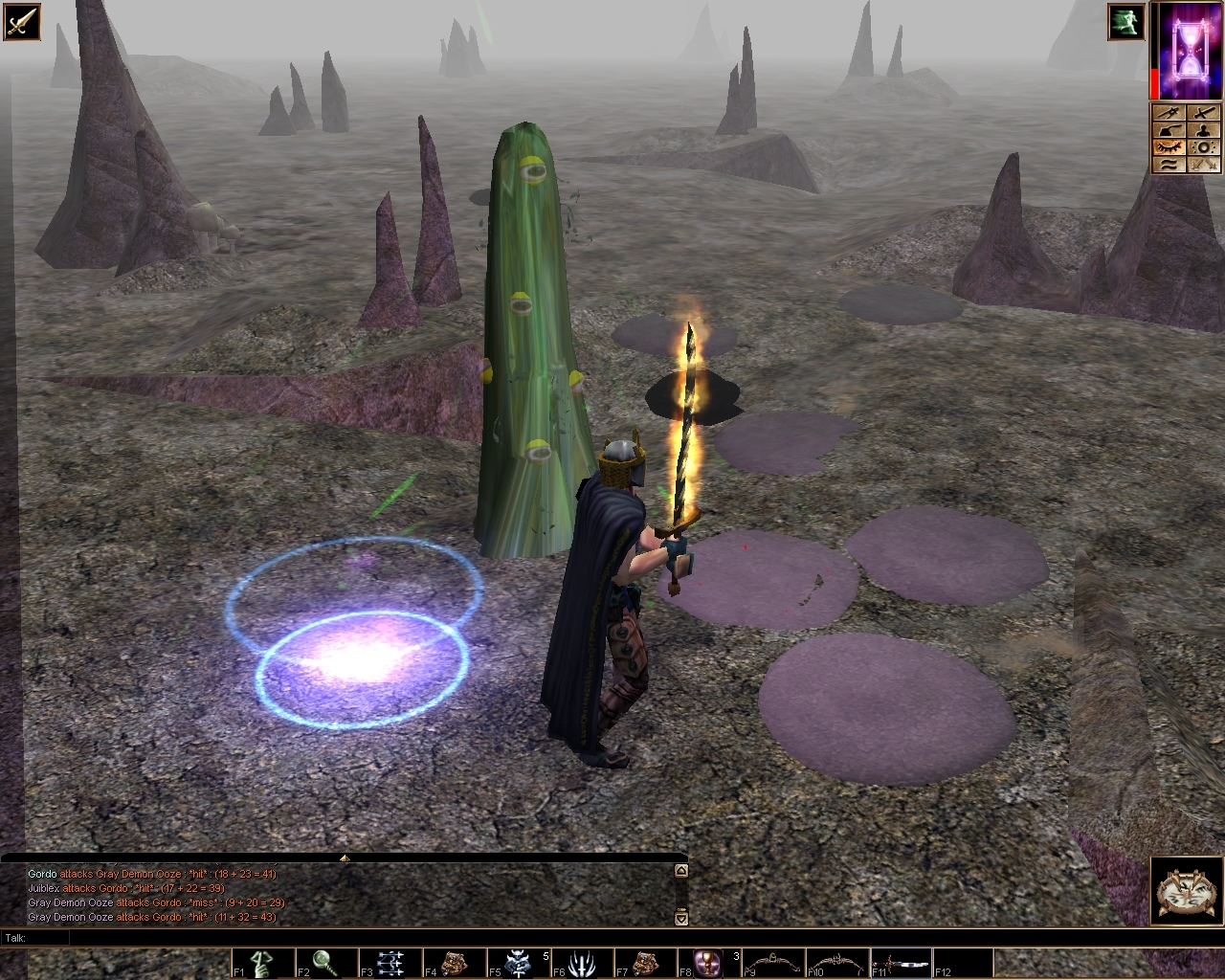Viewport: 1225px width, 980px height.
Task: Use the F8 goblet quickslot
Action: coord(709,962)
